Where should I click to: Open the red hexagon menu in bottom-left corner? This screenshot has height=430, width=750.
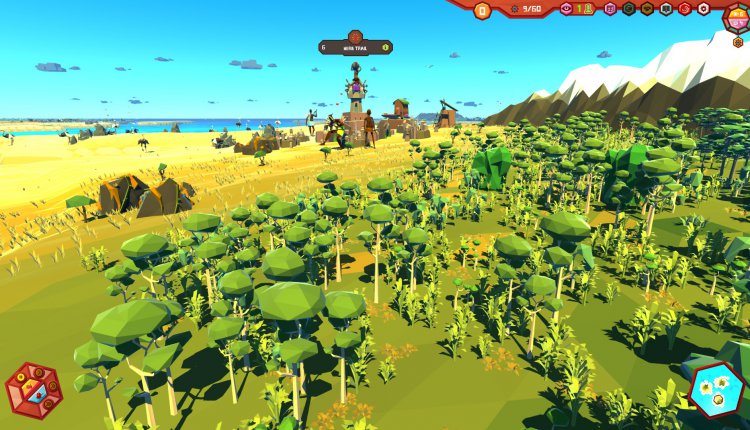(33, 390)
